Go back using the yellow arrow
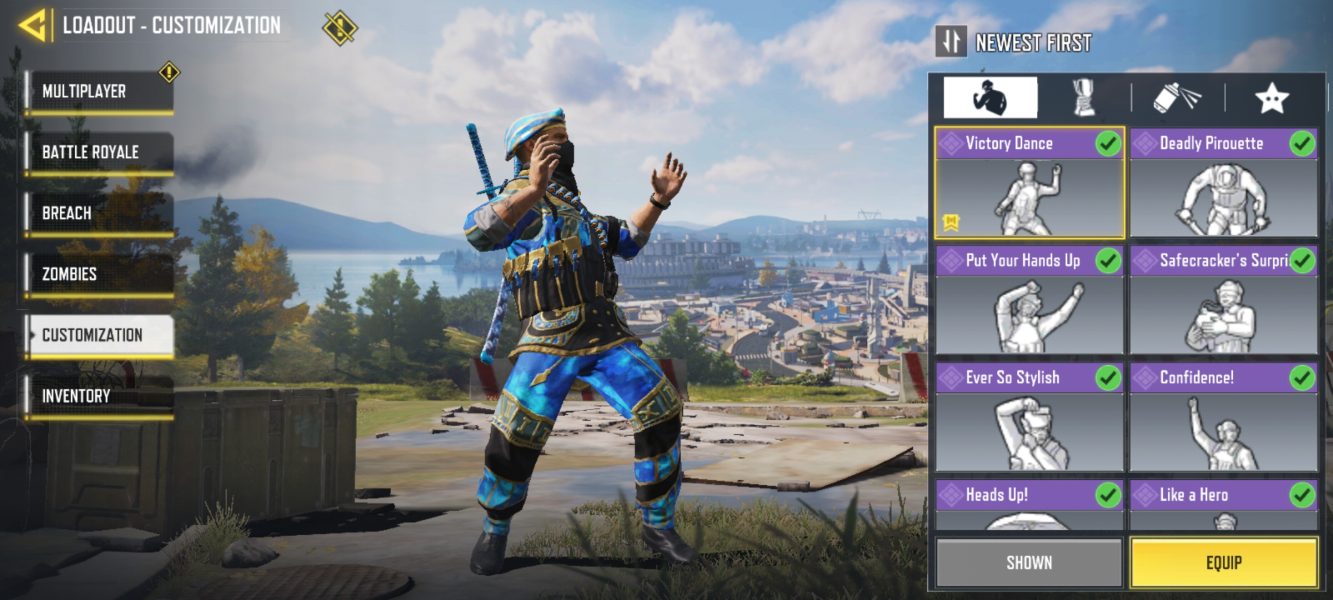The image size is (1333, 600). [x=34, y=25]
